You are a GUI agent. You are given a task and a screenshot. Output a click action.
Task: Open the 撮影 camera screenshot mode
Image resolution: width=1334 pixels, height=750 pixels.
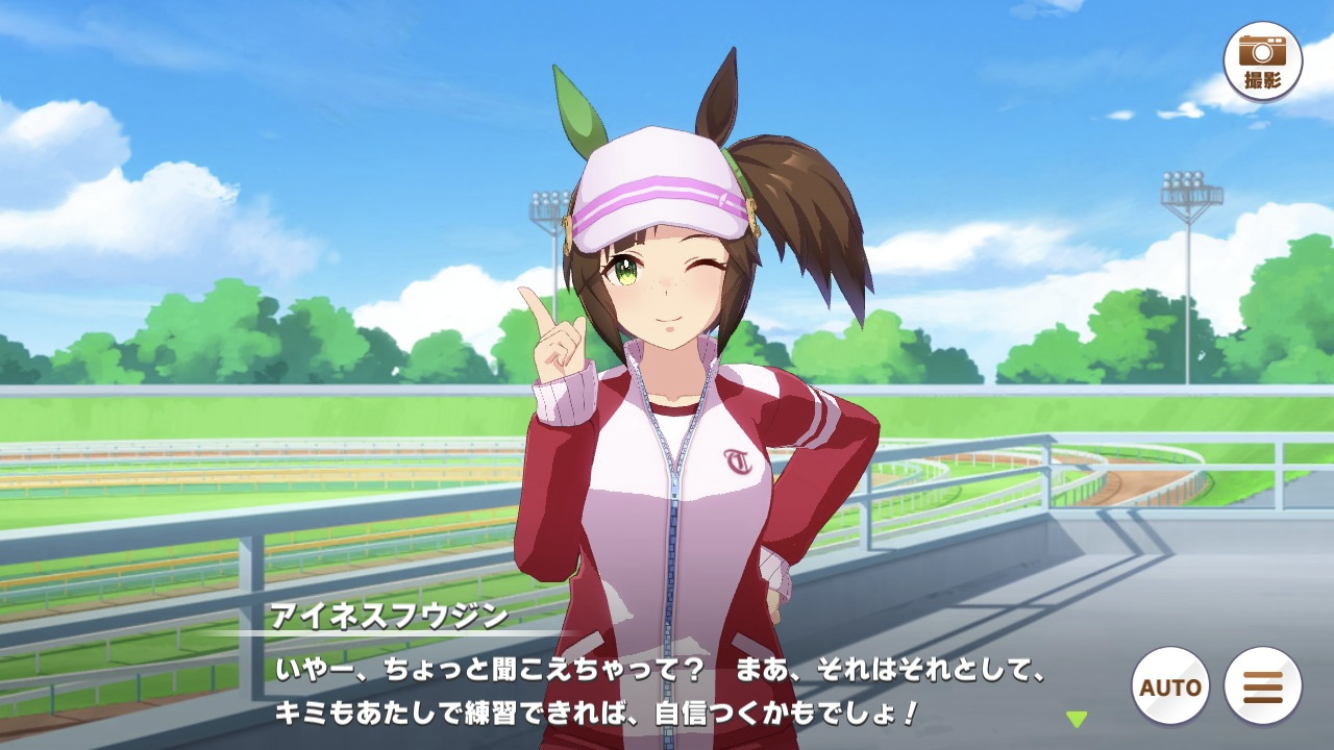point(1262,61)
